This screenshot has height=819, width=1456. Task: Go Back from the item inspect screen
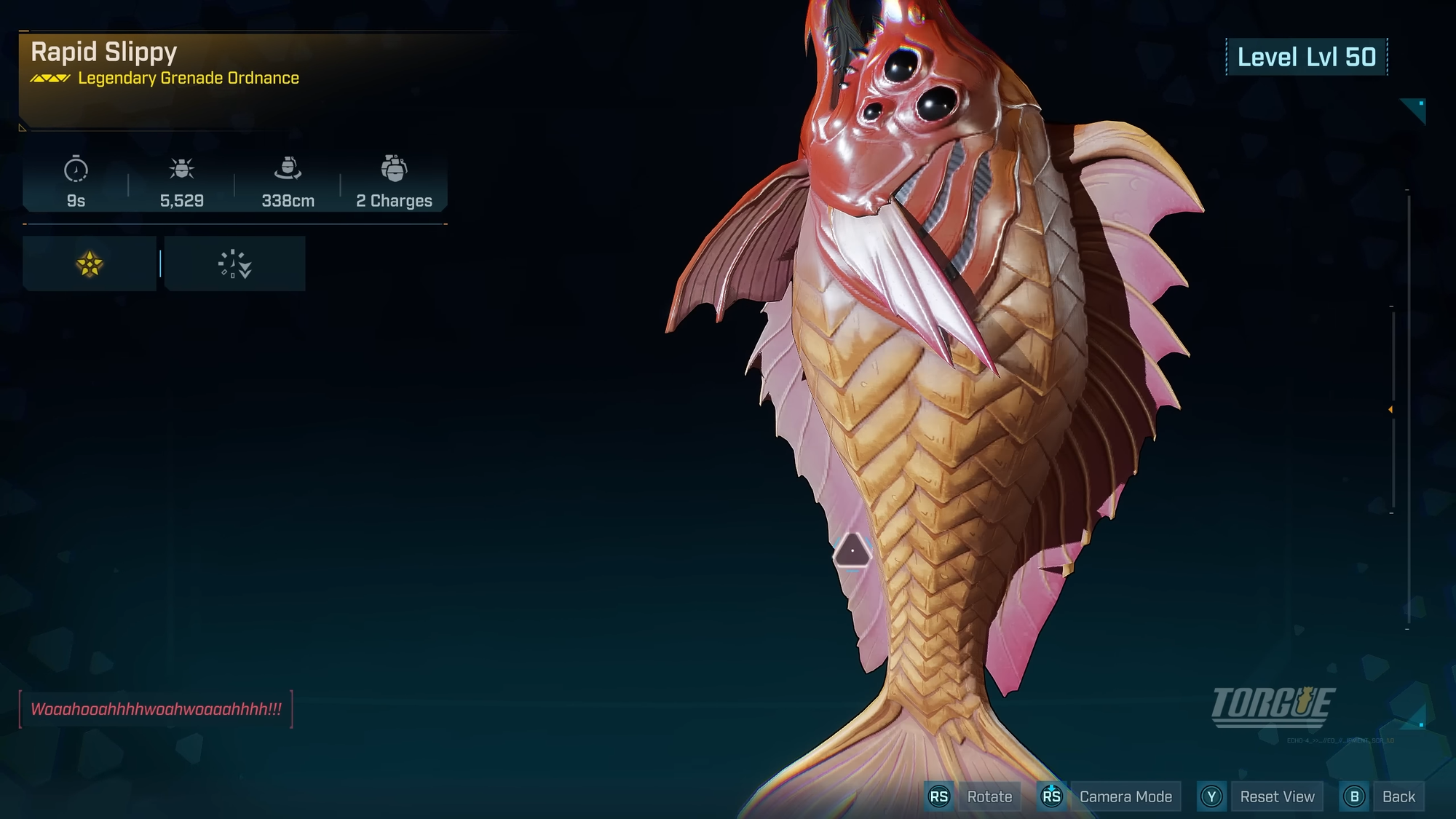point(1398,796)
